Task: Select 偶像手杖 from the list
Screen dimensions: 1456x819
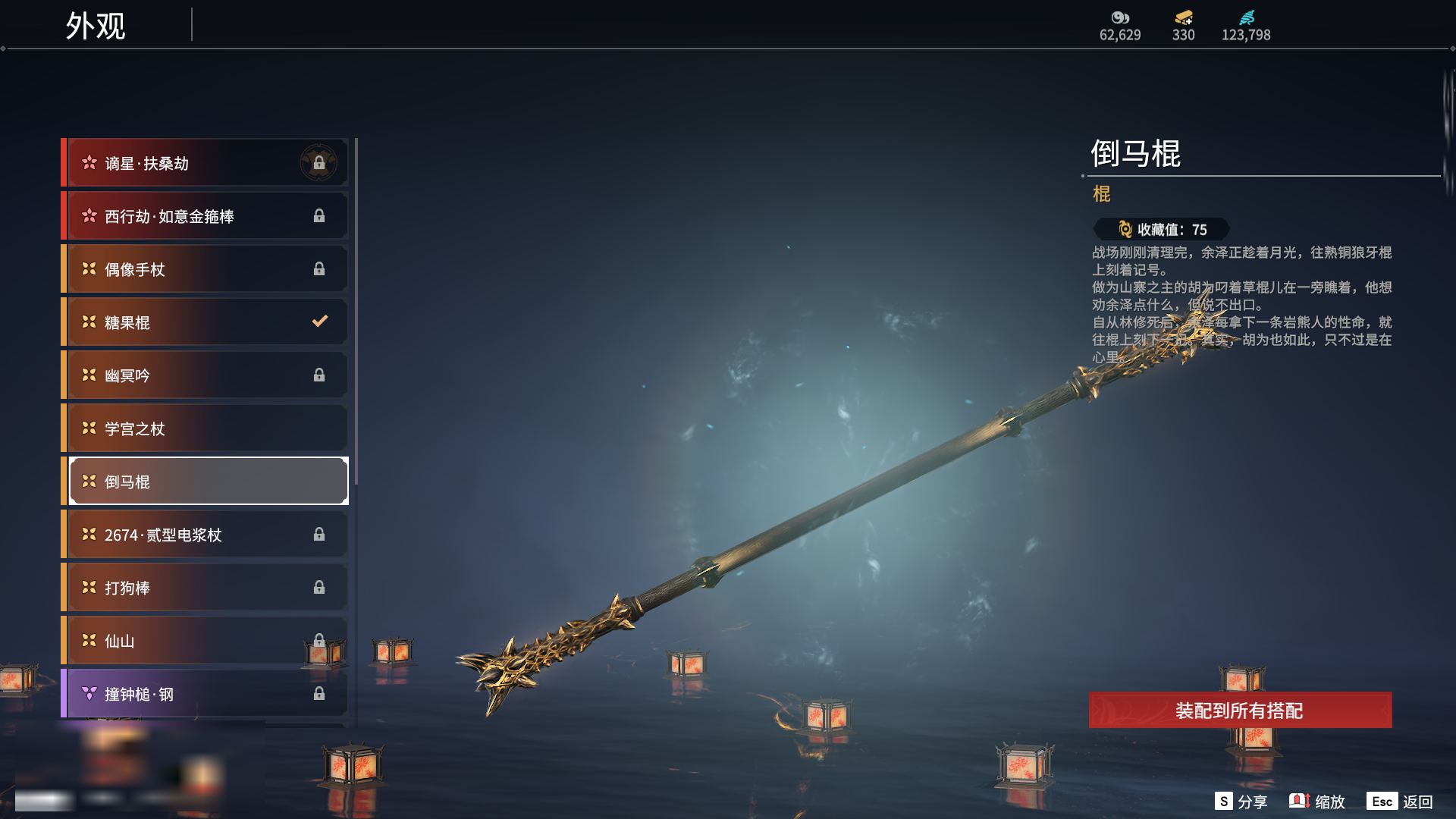Action: pyautogui.click(x=206, y=269)
